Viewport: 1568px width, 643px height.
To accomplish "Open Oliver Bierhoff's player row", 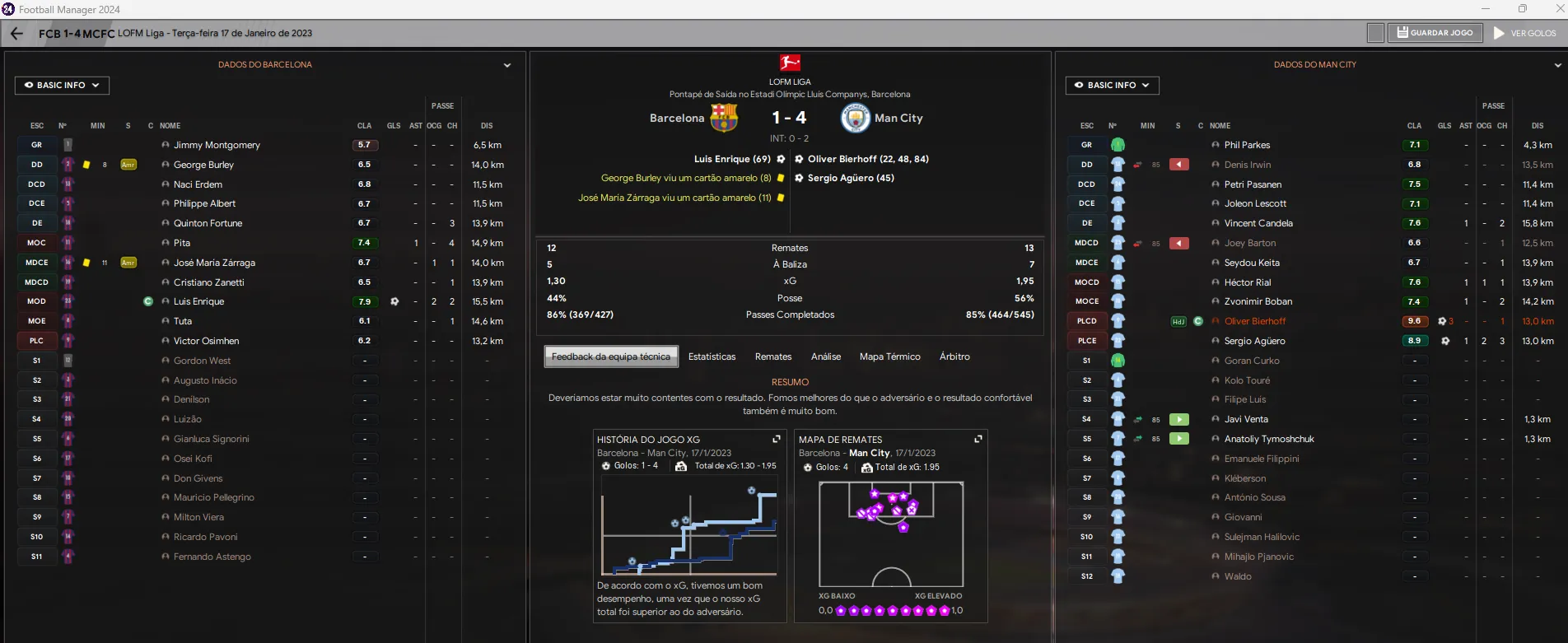I will pos(1254,321).
